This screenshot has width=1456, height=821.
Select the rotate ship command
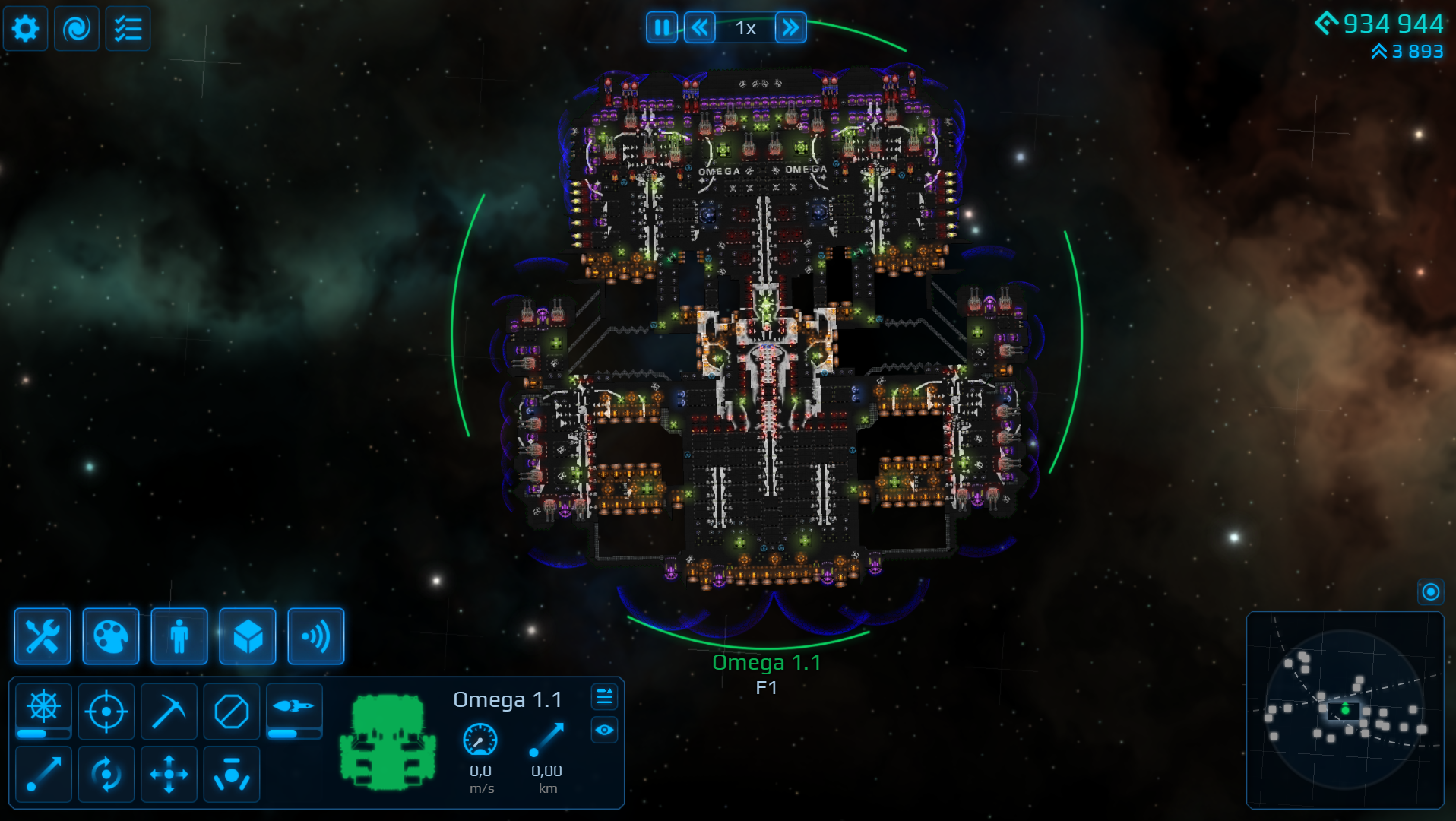106,775
